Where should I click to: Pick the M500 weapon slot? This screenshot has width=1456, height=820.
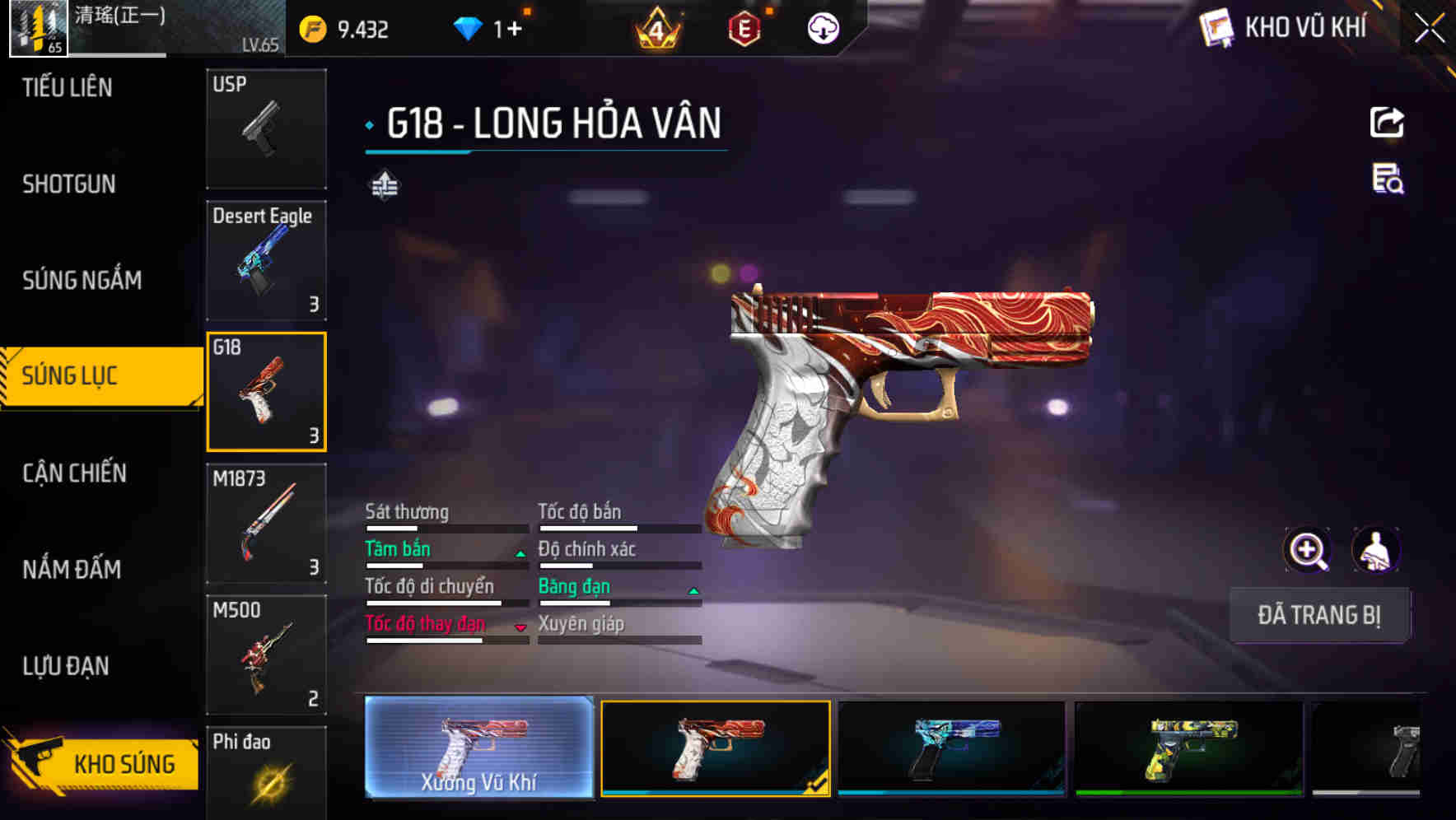(x=266, y=655)
